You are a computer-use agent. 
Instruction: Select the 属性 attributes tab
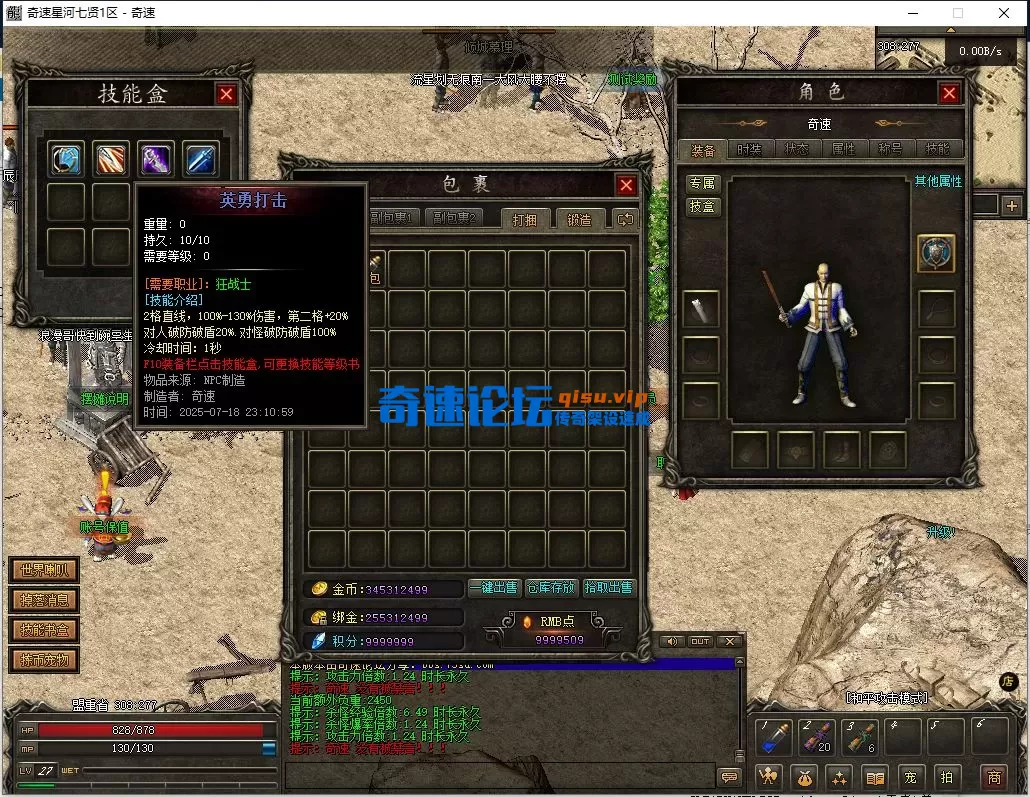(844, 149)
